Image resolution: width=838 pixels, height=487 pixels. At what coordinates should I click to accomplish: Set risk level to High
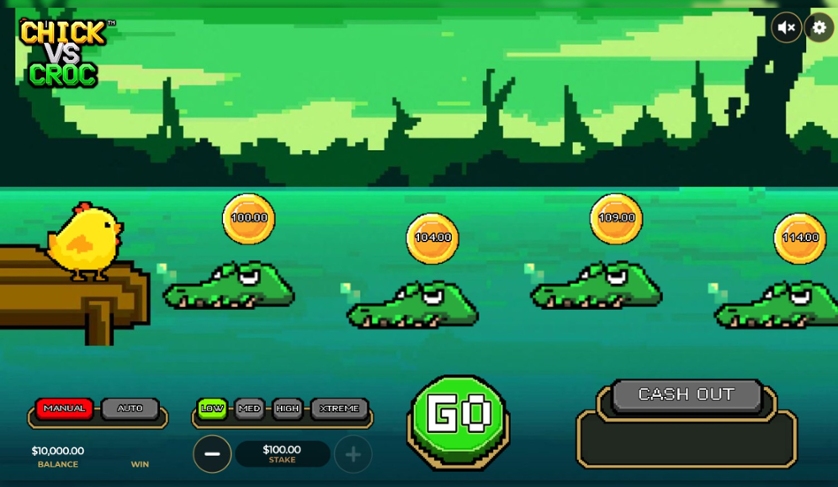click(287, 409)
